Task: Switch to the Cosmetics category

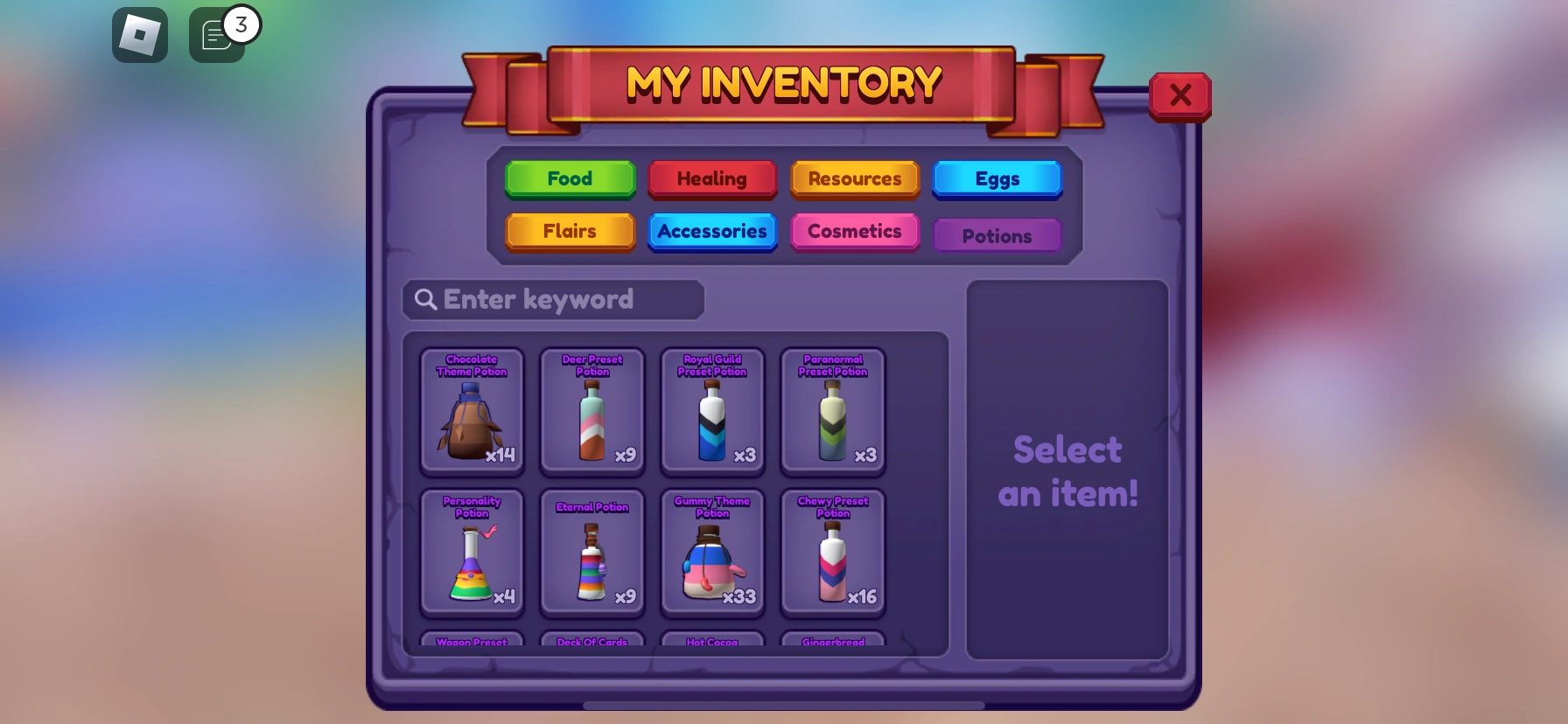Action: (855, 232)
